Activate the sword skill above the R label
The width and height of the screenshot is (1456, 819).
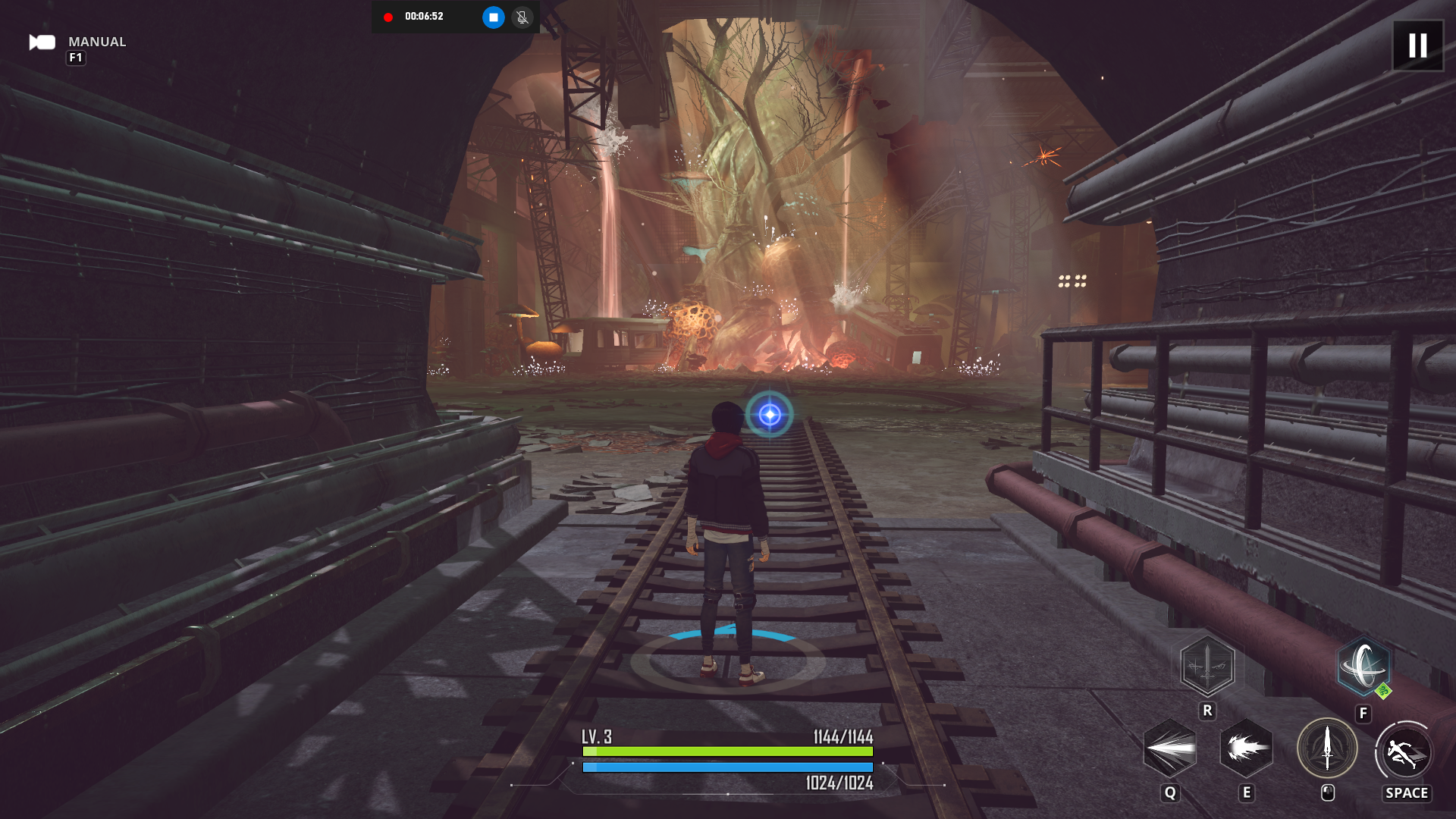coord(1207,667)
